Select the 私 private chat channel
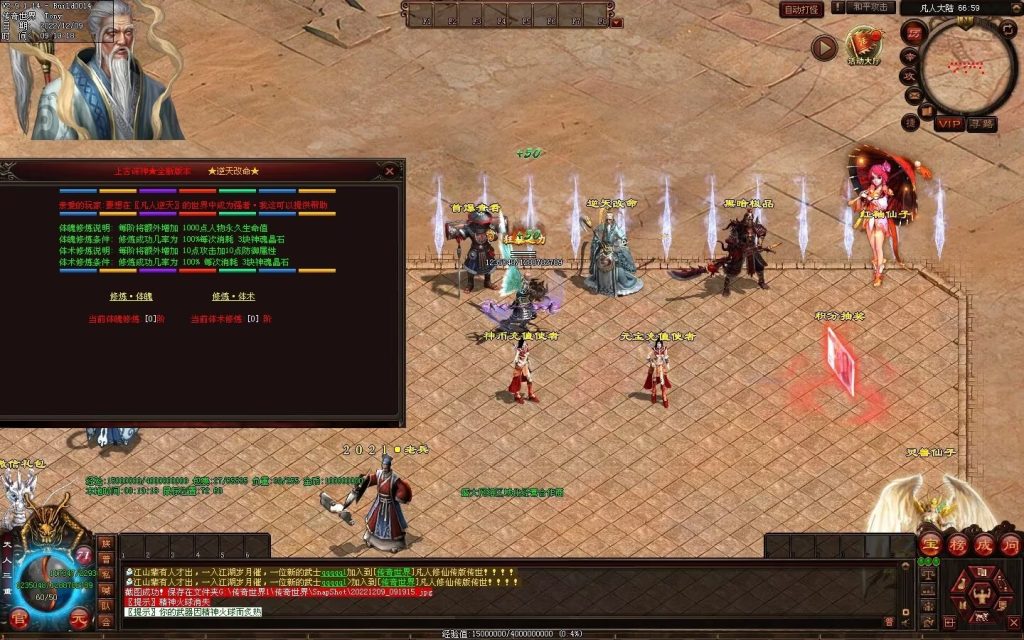The image size is (1024, 640). (106, 573)
